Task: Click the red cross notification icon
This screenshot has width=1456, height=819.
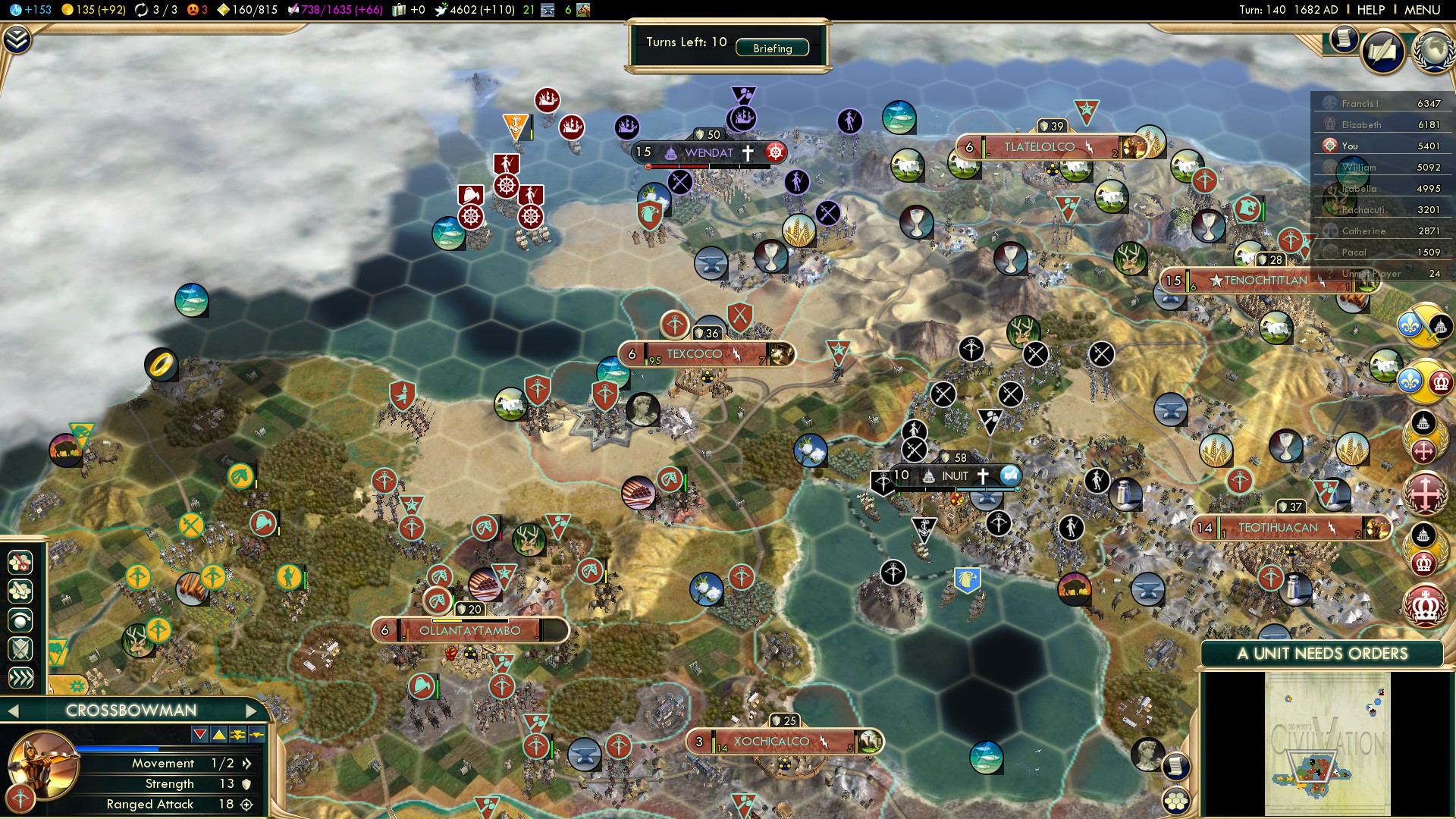Action: point(1425,493)
